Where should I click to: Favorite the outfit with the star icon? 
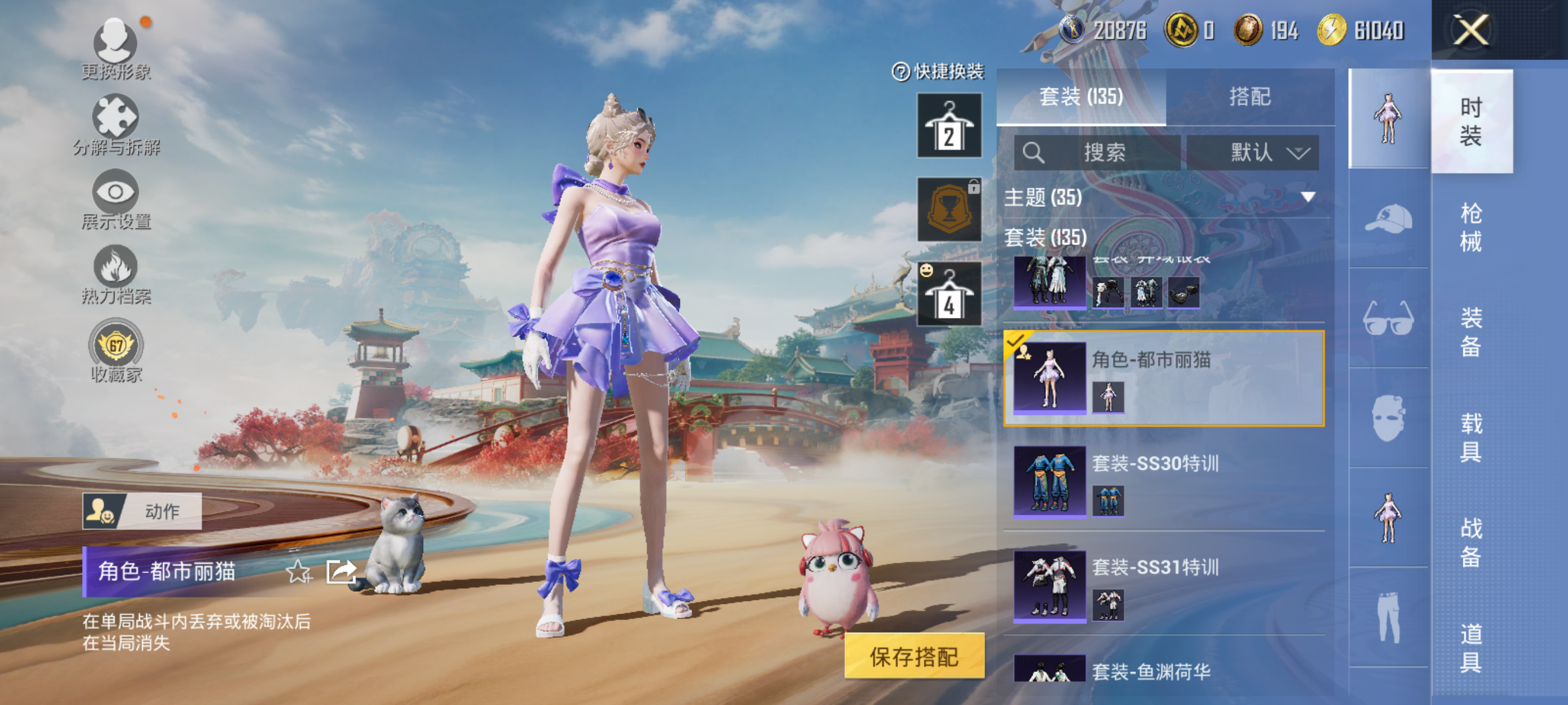[x=298, y=572]
